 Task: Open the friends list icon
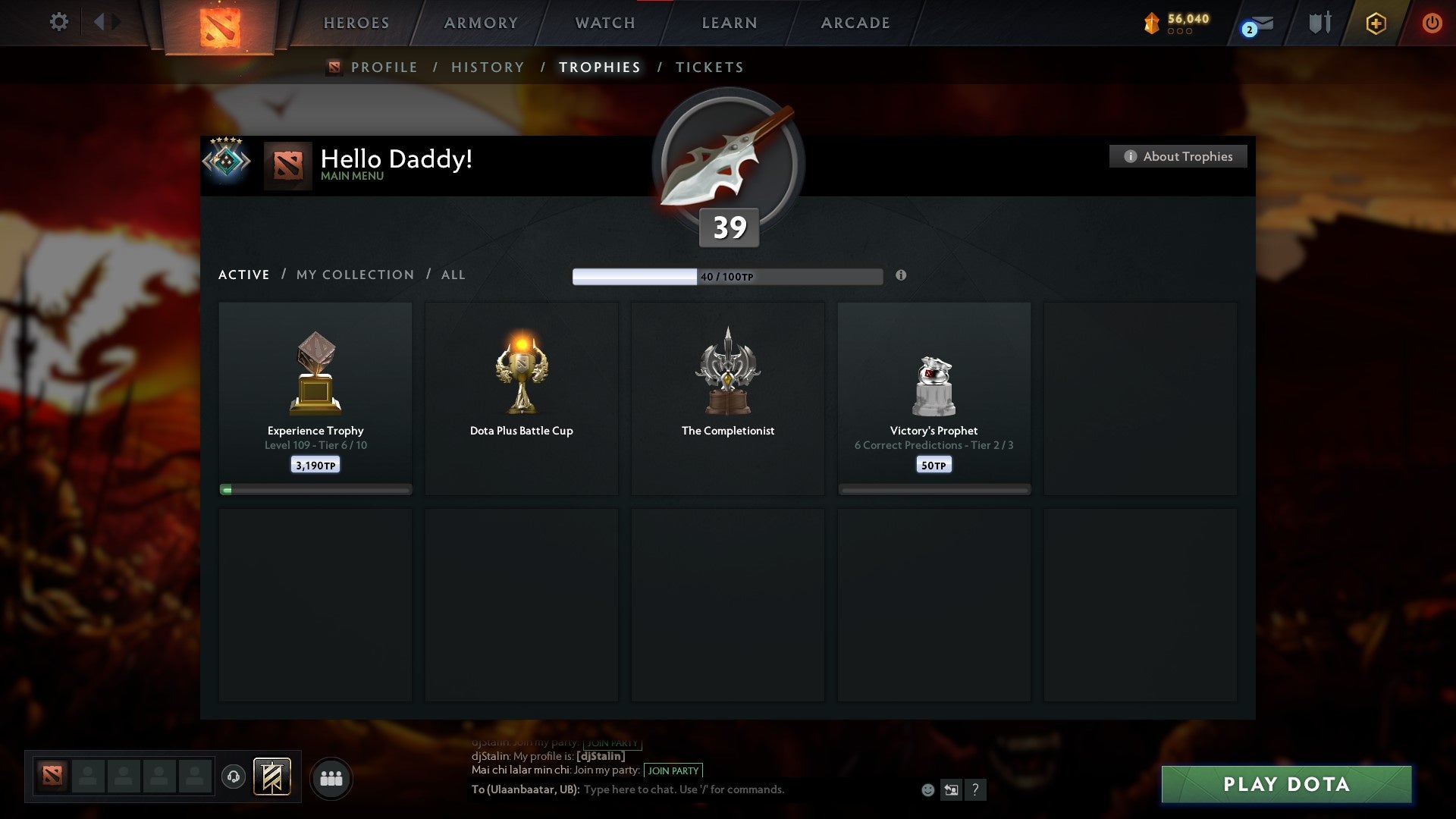pyautogui.click(x=331, y=777)
